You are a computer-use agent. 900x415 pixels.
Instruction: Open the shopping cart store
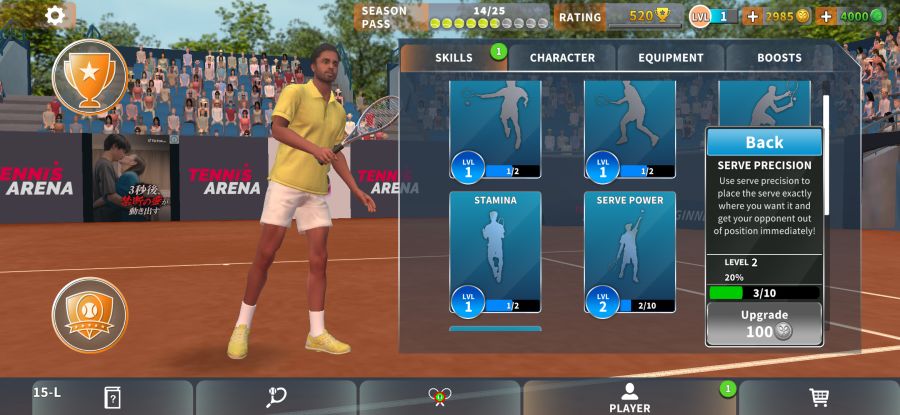click(x=819, y=397)
